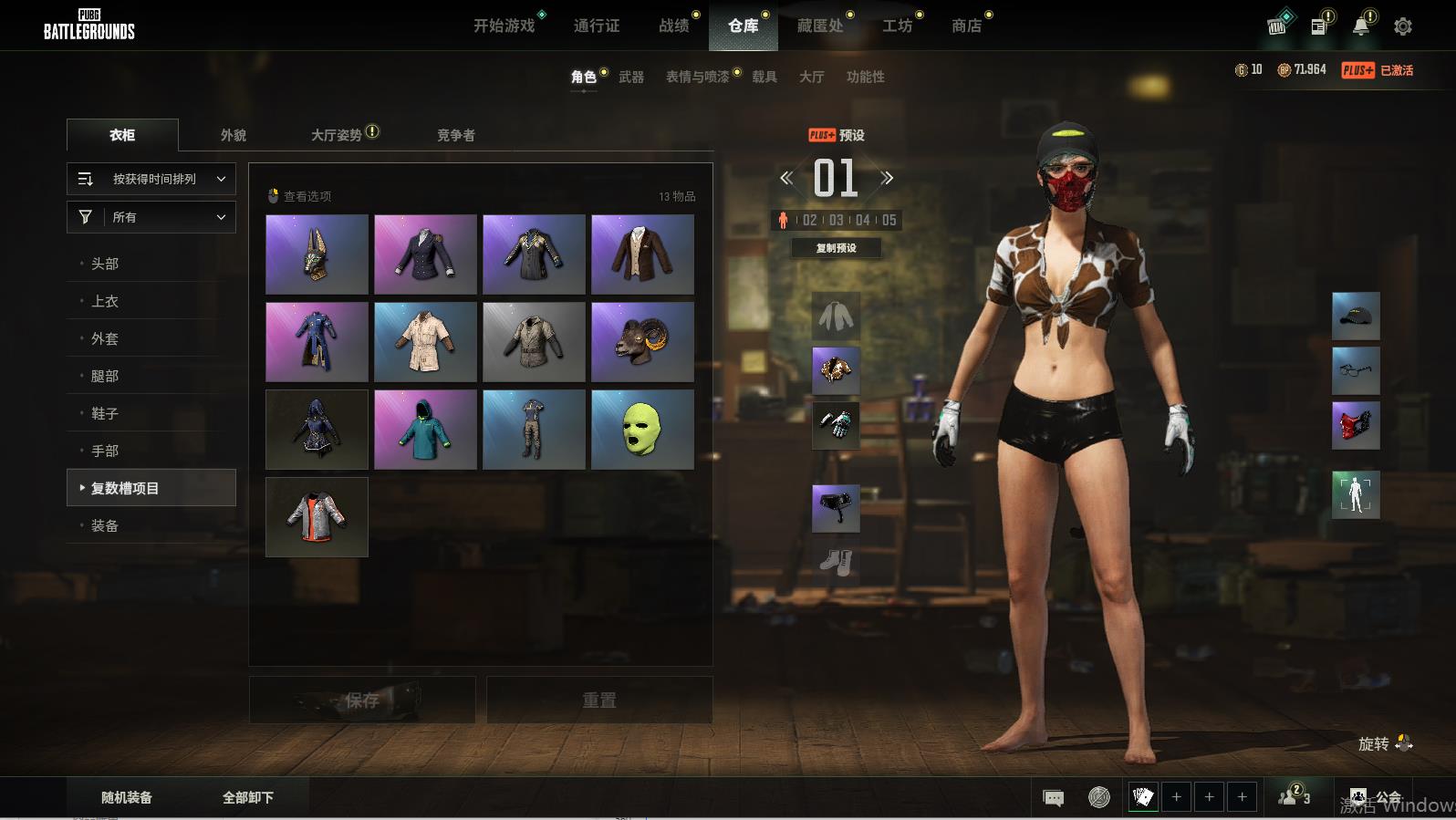The width and height of the screenshot is (1456, 820).
Task: Hit the 随机装备 random equip button
Action: [x=127, y=797]
